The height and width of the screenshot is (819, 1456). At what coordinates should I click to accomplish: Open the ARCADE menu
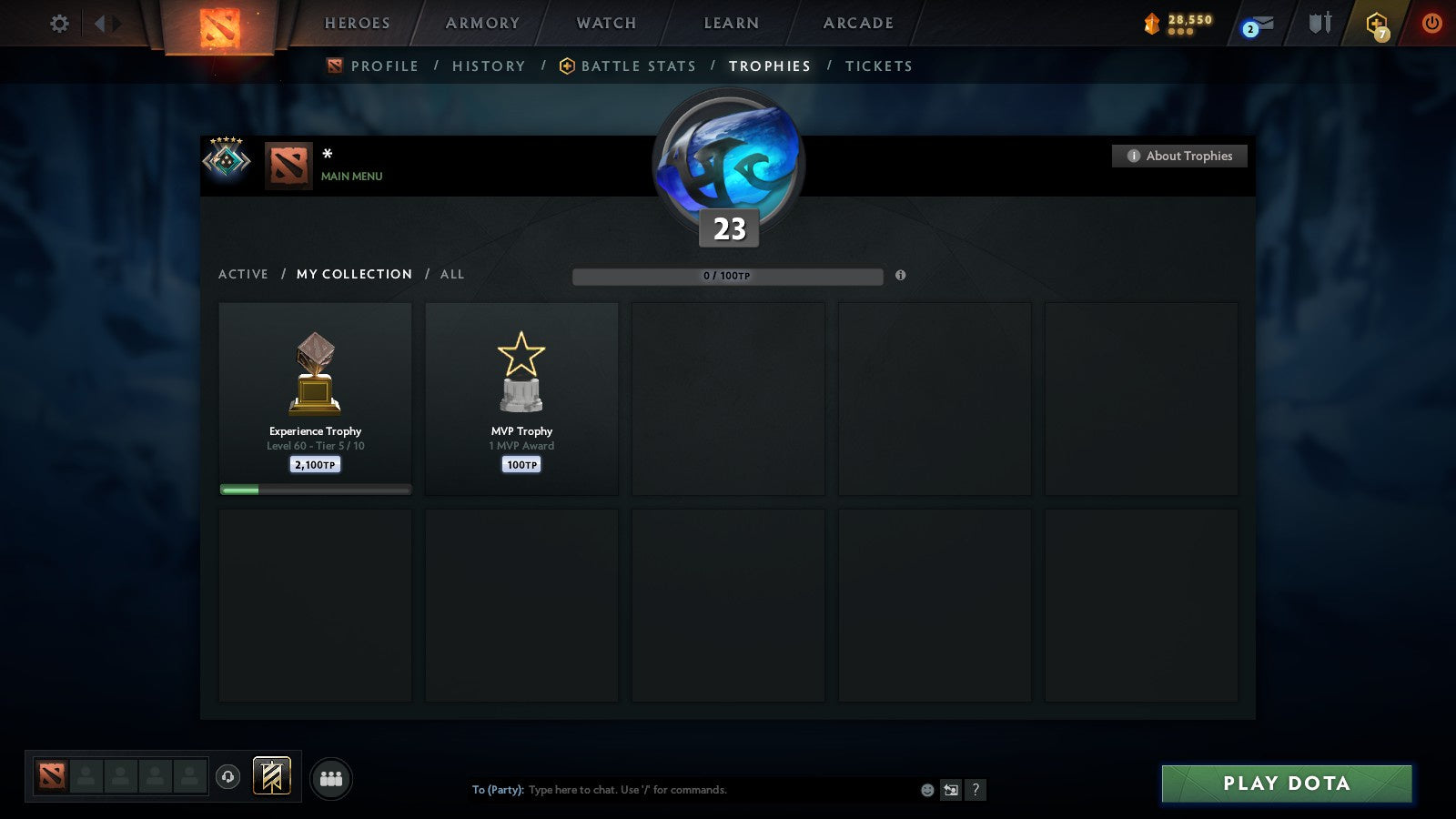(x=856, y=24)
